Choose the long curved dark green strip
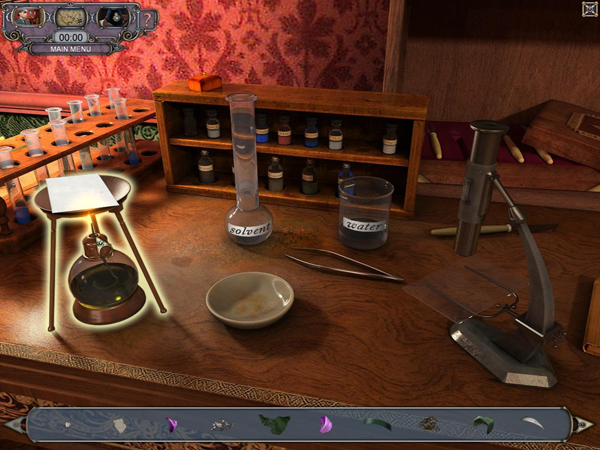 377,424
